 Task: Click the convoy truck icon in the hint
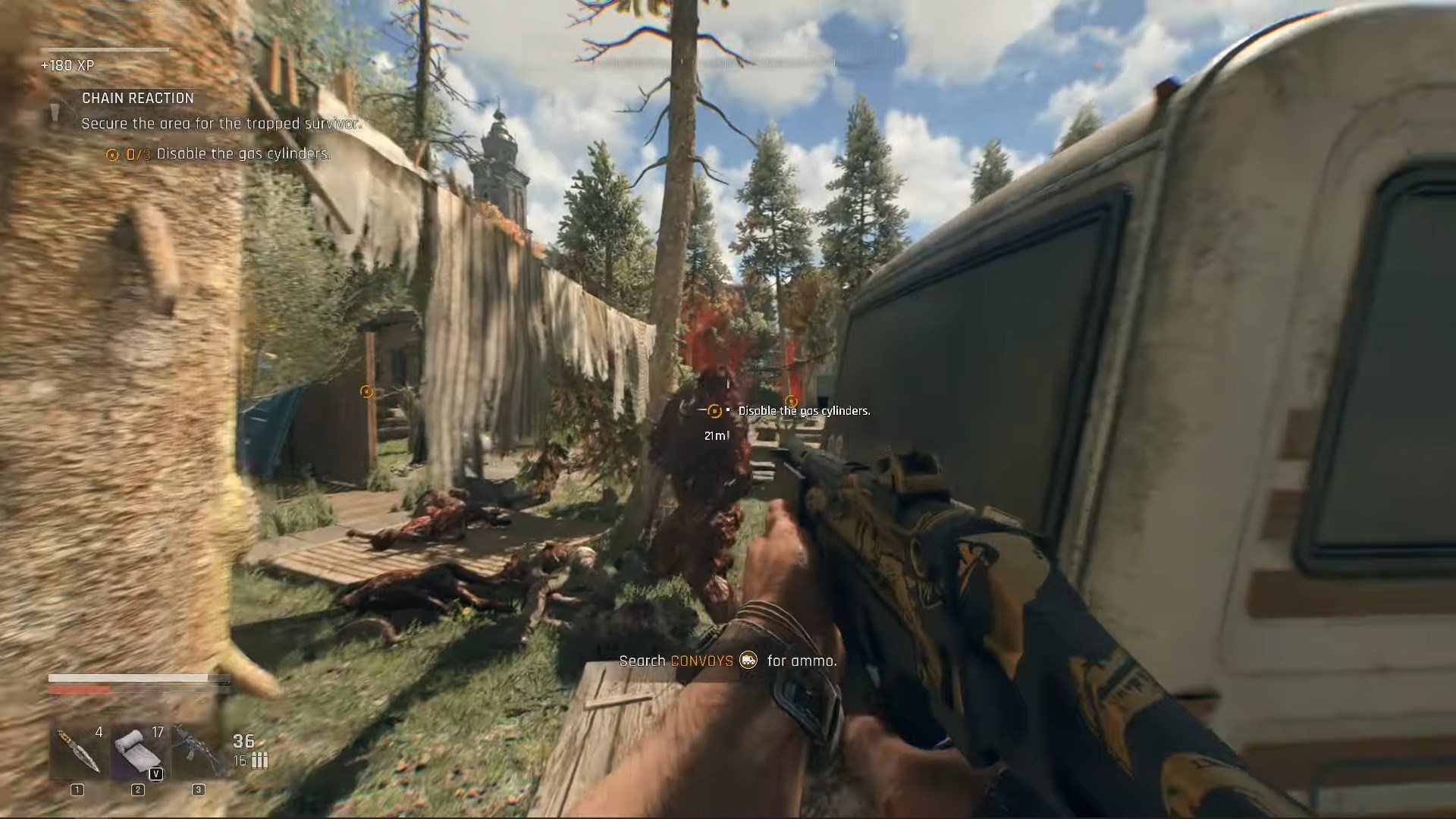(x=749, y=661)
